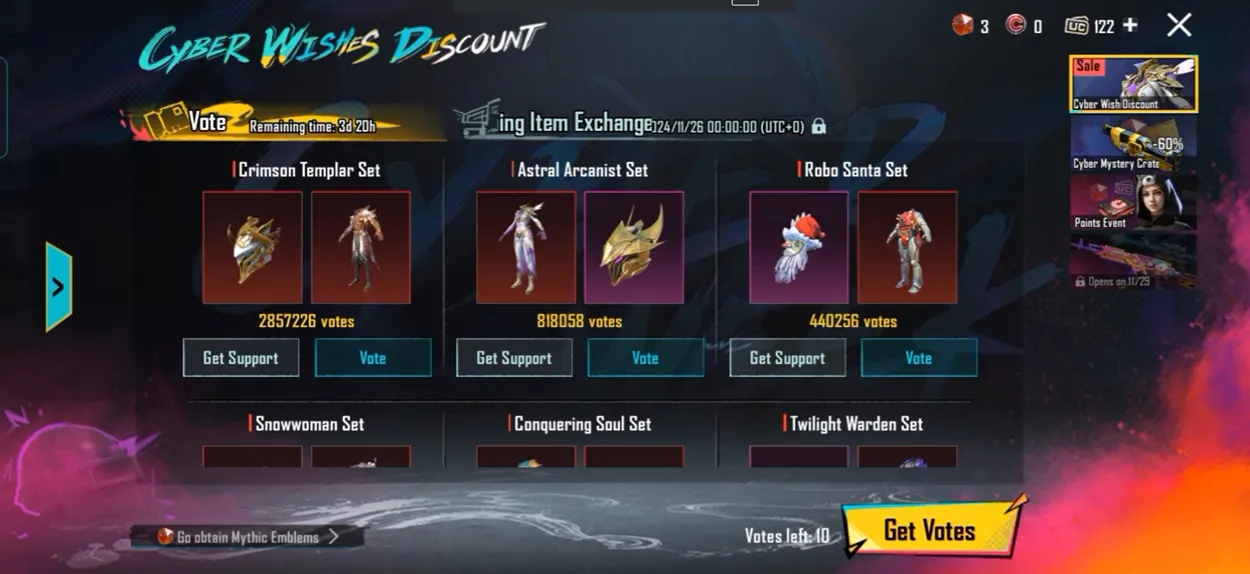This screenshot has height=574, width=1250.
Task: Select the locked event opening on 11/29
Action: (x=1133, y=262)
